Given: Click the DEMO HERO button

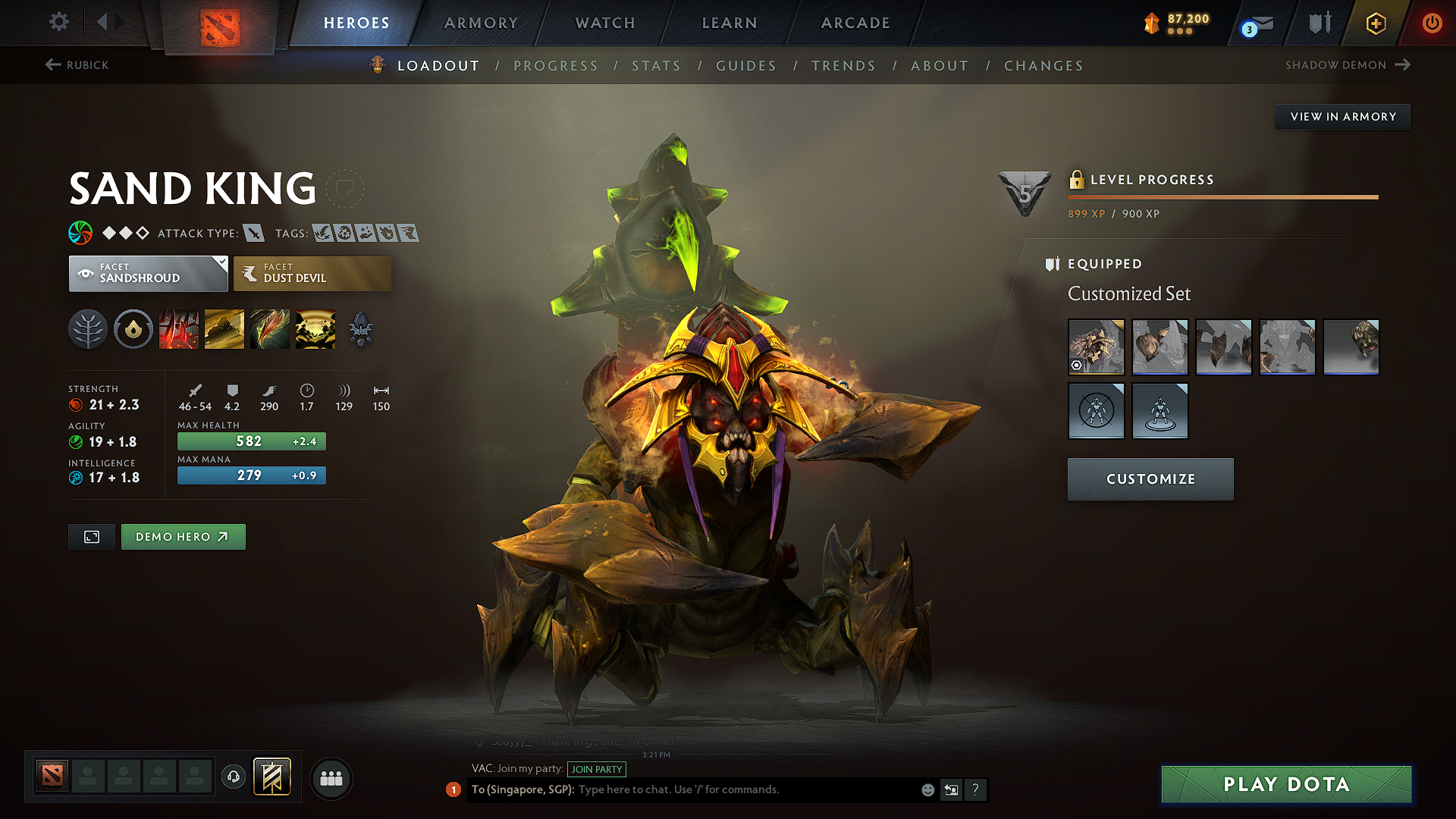Looking at the screenshot, I should pyautogui.click(x=183, y=536).
